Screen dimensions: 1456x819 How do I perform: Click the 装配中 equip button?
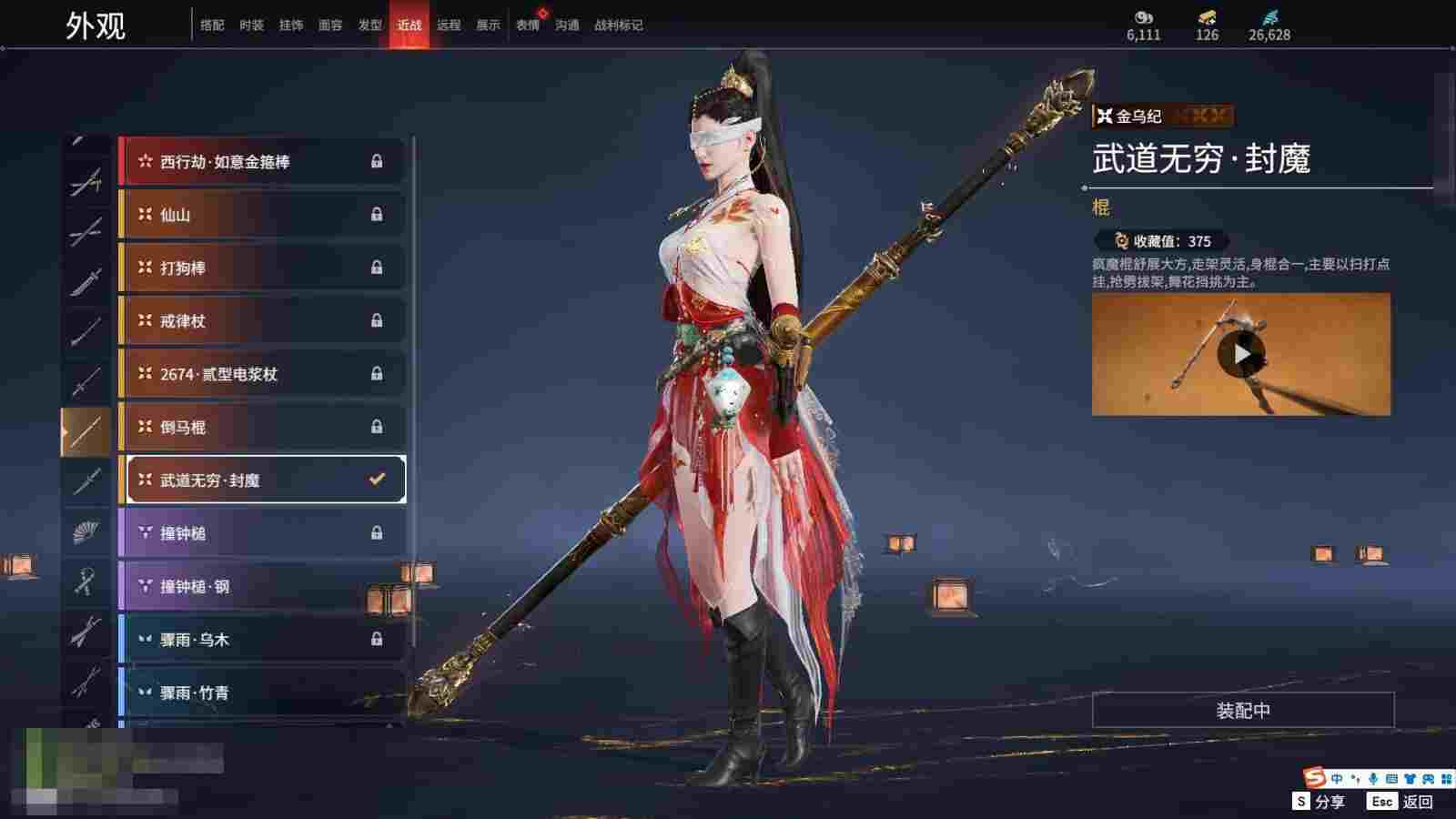coord(1243,711)
